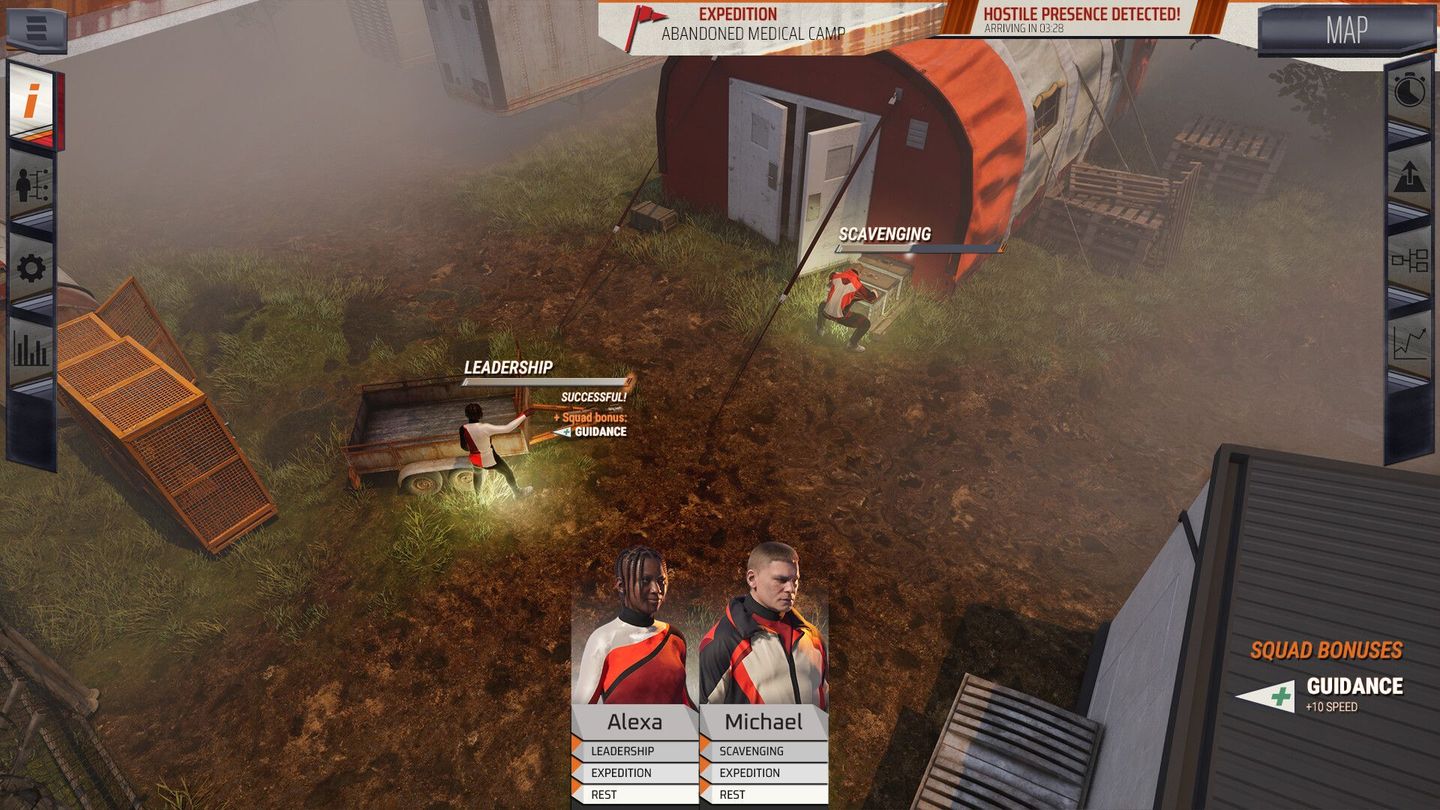This screenshot has height=810, width=1440.
Task: Open the MAP from the top bar
Action: tap(1347, 31)
